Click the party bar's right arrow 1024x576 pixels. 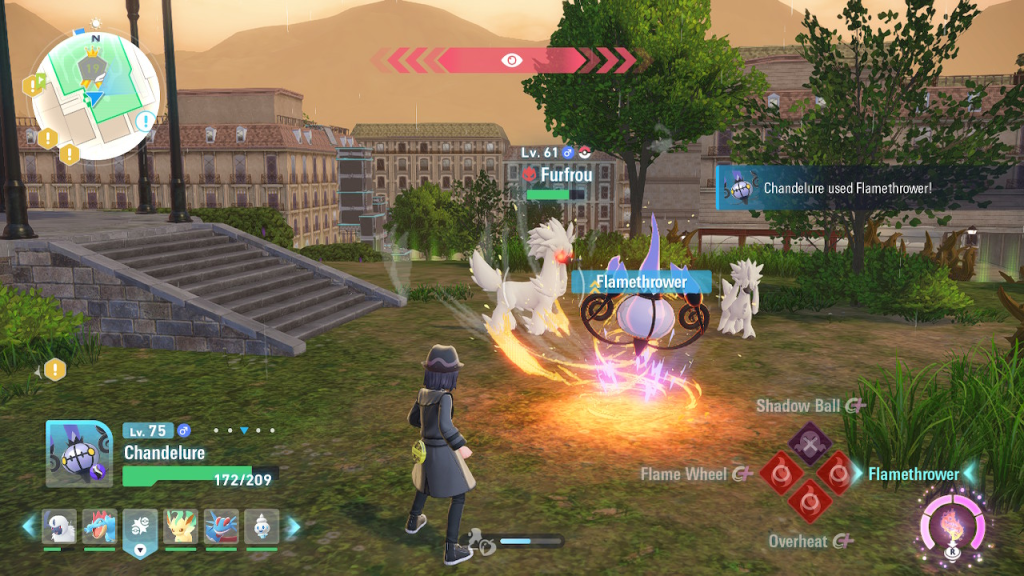coord(293,526)
